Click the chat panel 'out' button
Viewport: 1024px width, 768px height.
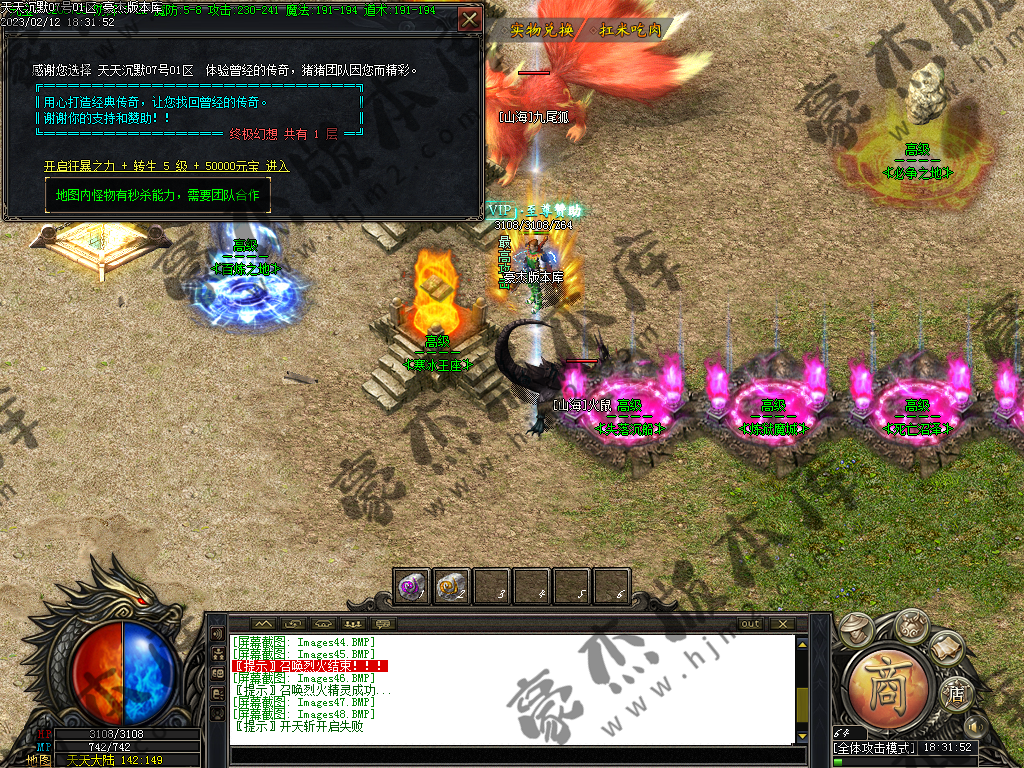tap(750, 624)
